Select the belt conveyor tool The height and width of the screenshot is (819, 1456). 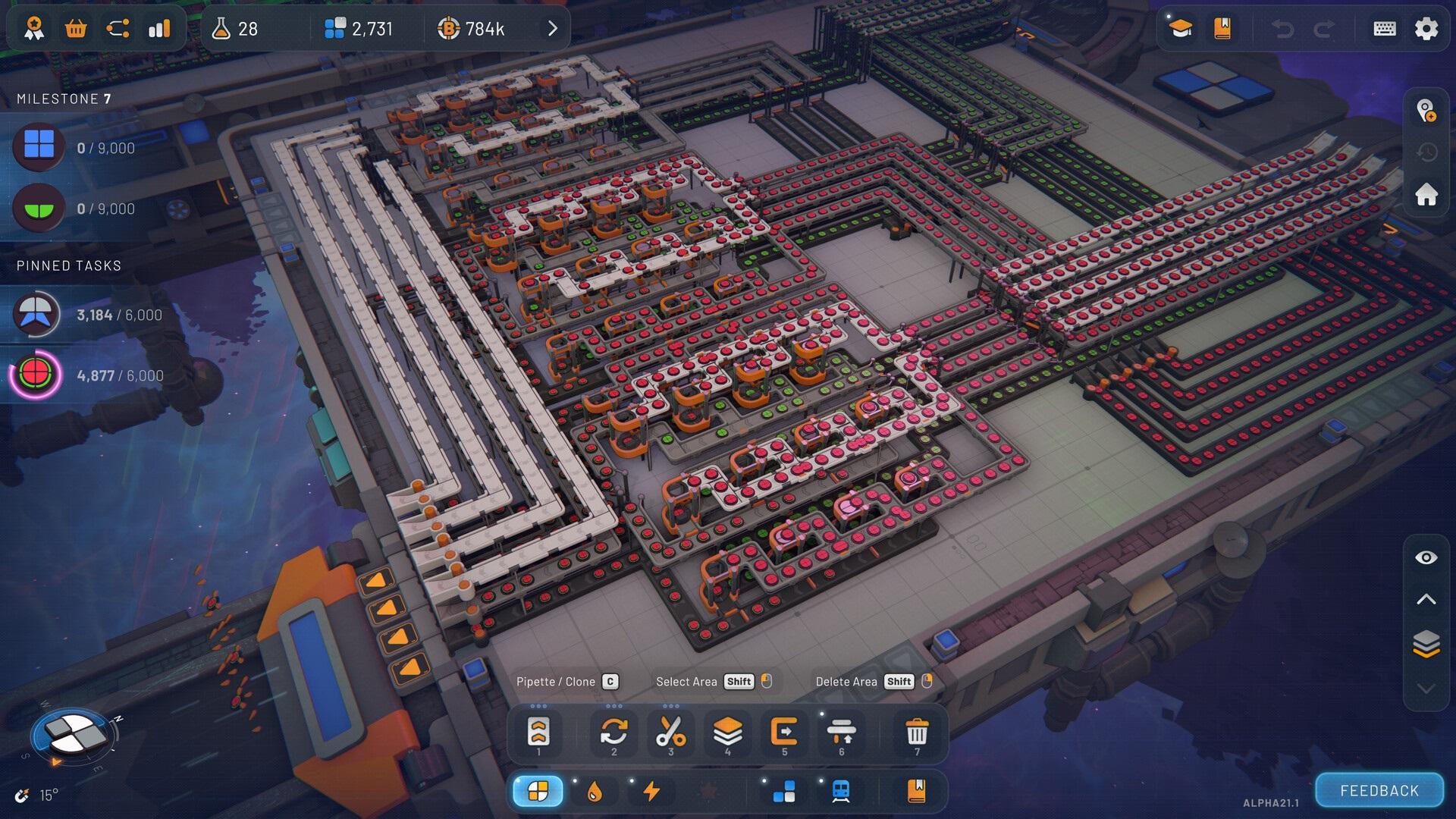(x=538, y=733)
